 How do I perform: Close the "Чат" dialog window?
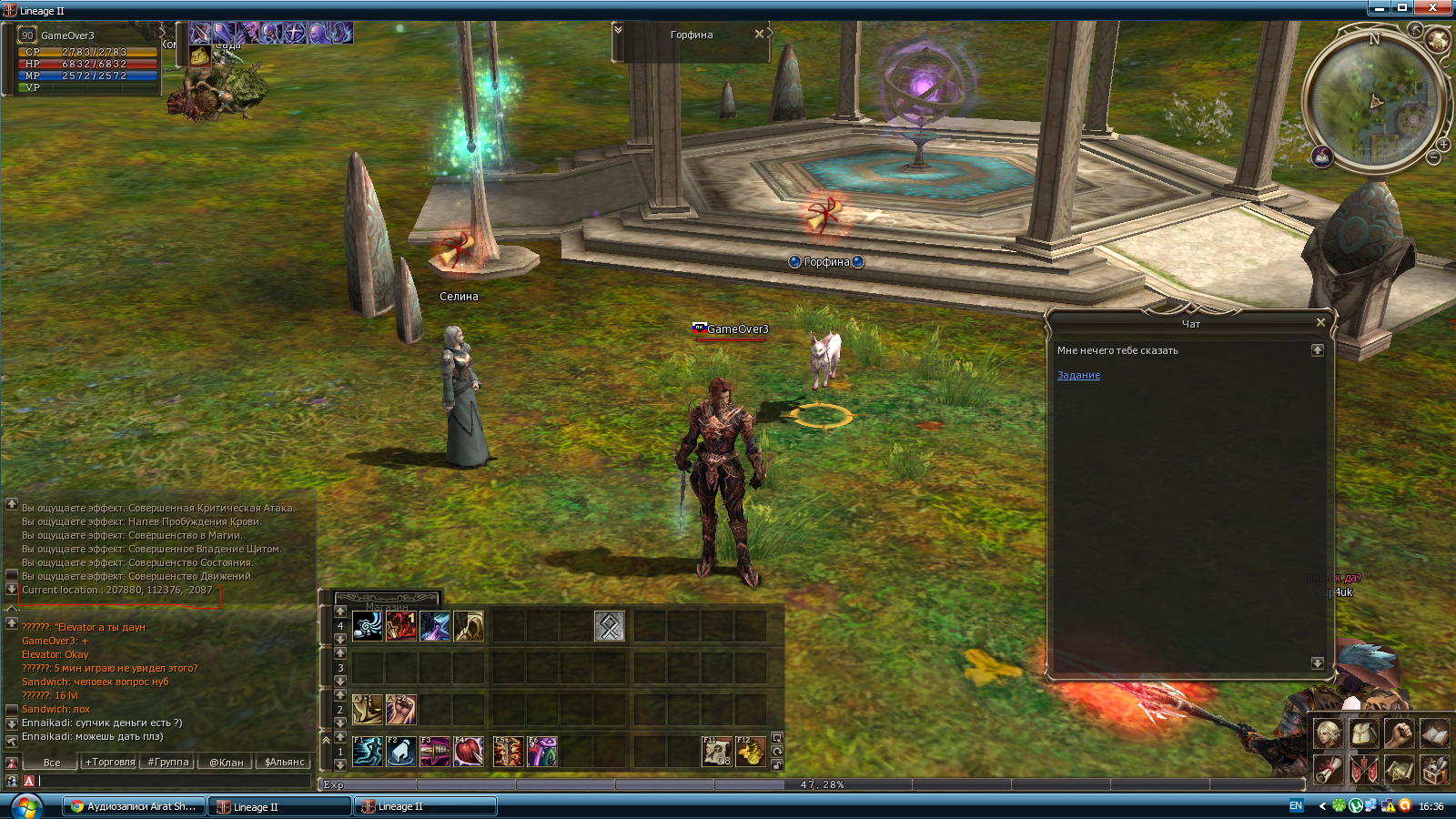click(1320, 322)
